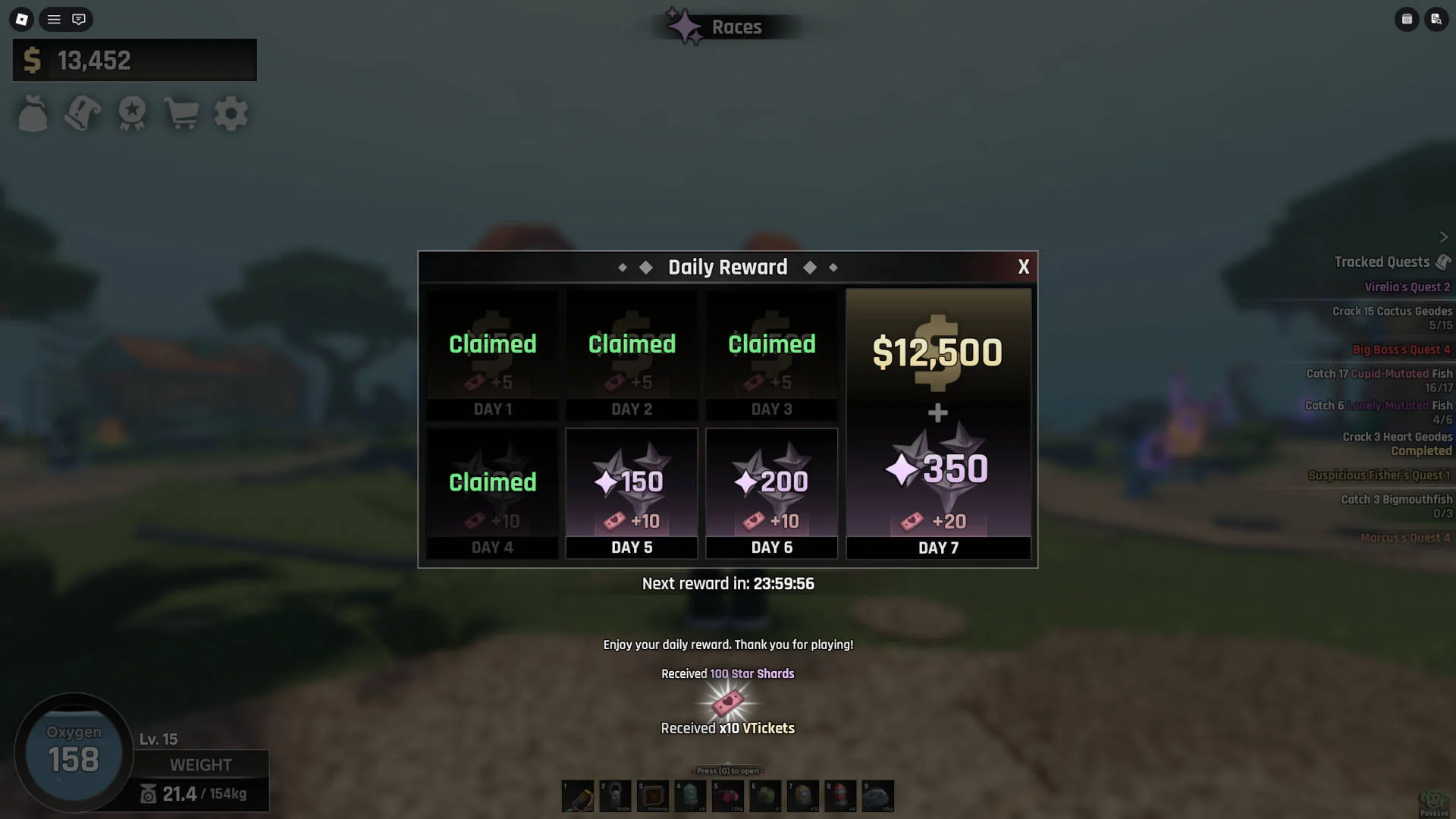
Task: Toggle tracking for Virelia's Quest 2
Action: (1409, 287)
